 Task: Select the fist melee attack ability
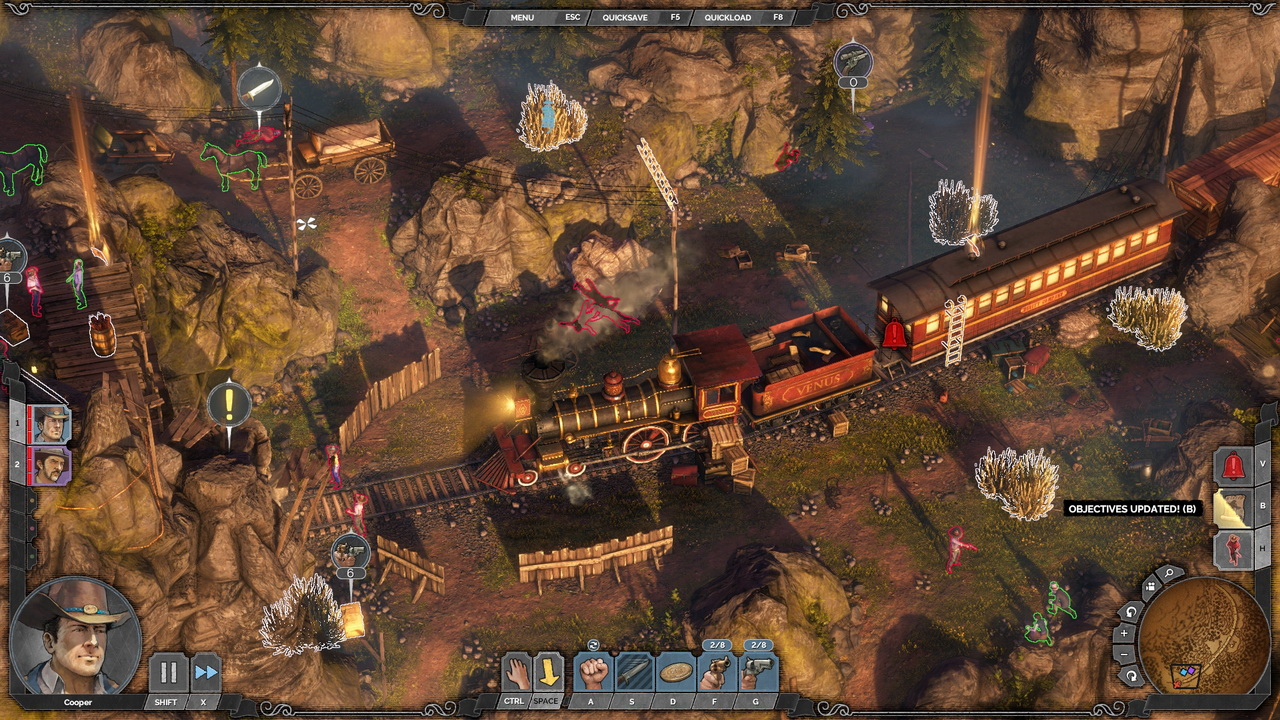coord(594,672)
